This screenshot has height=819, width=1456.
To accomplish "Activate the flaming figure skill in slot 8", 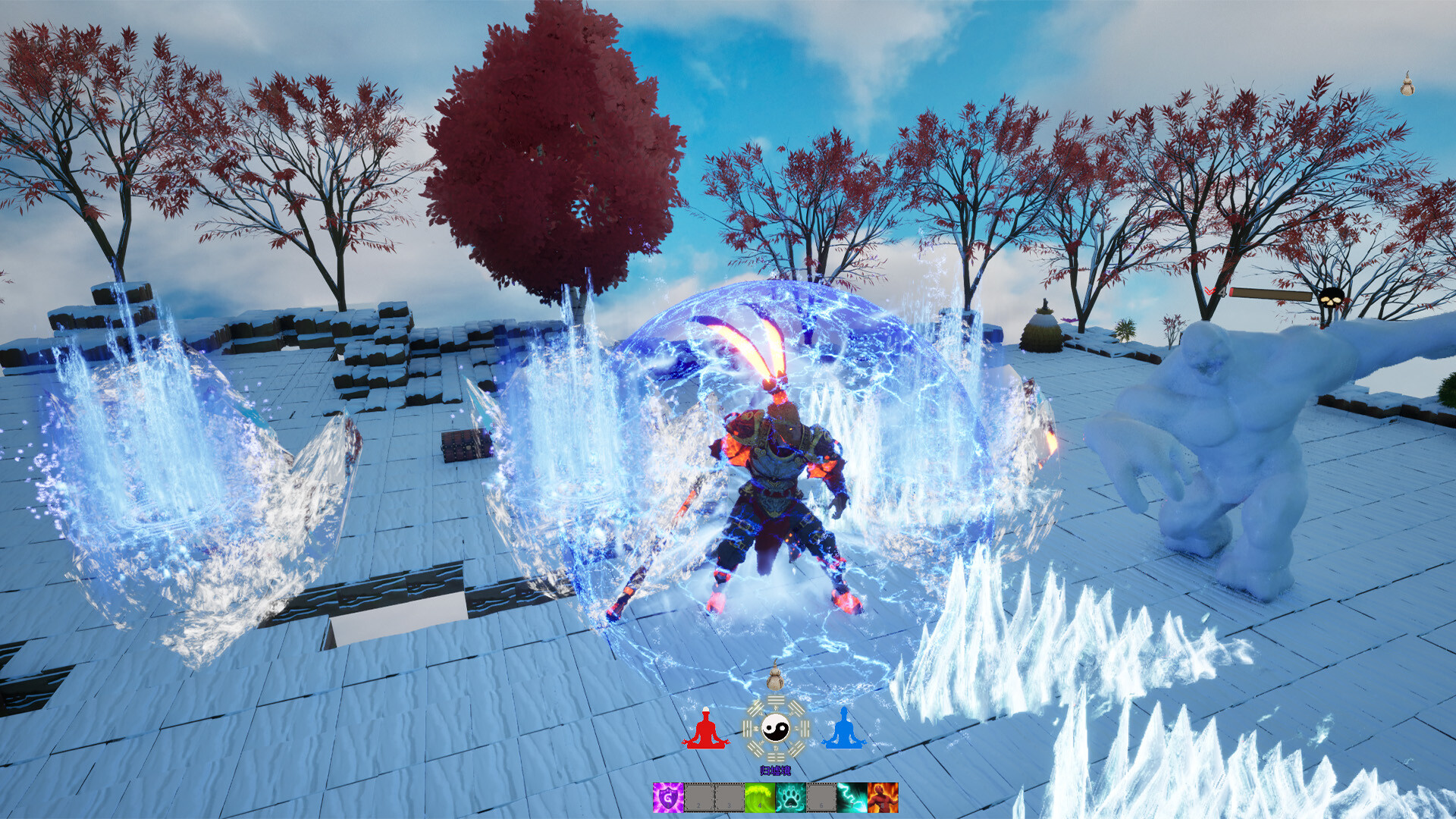I will (x=882, y=798).
